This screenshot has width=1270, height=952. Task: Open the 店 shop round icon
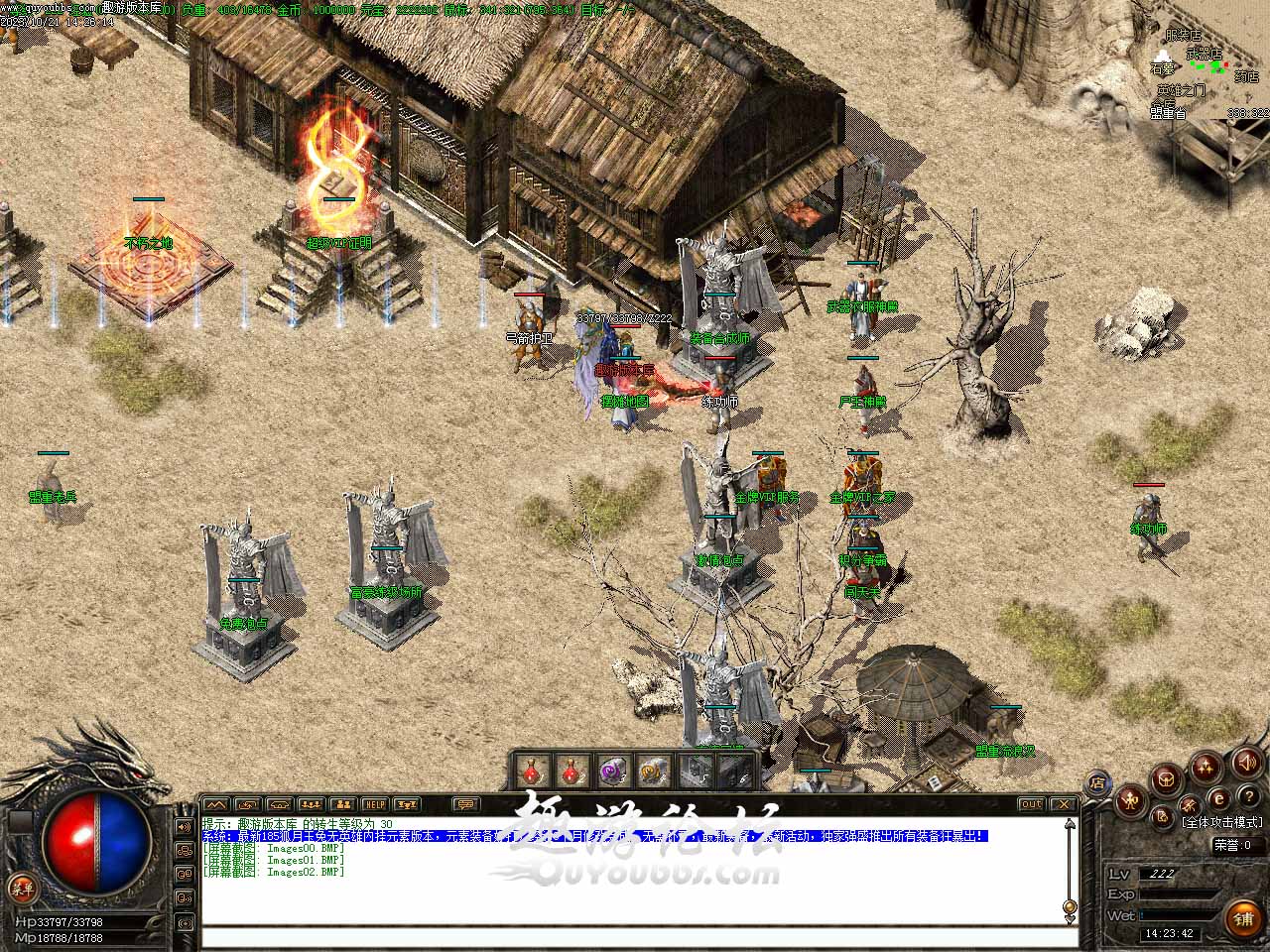click(x=1097, y=782)
